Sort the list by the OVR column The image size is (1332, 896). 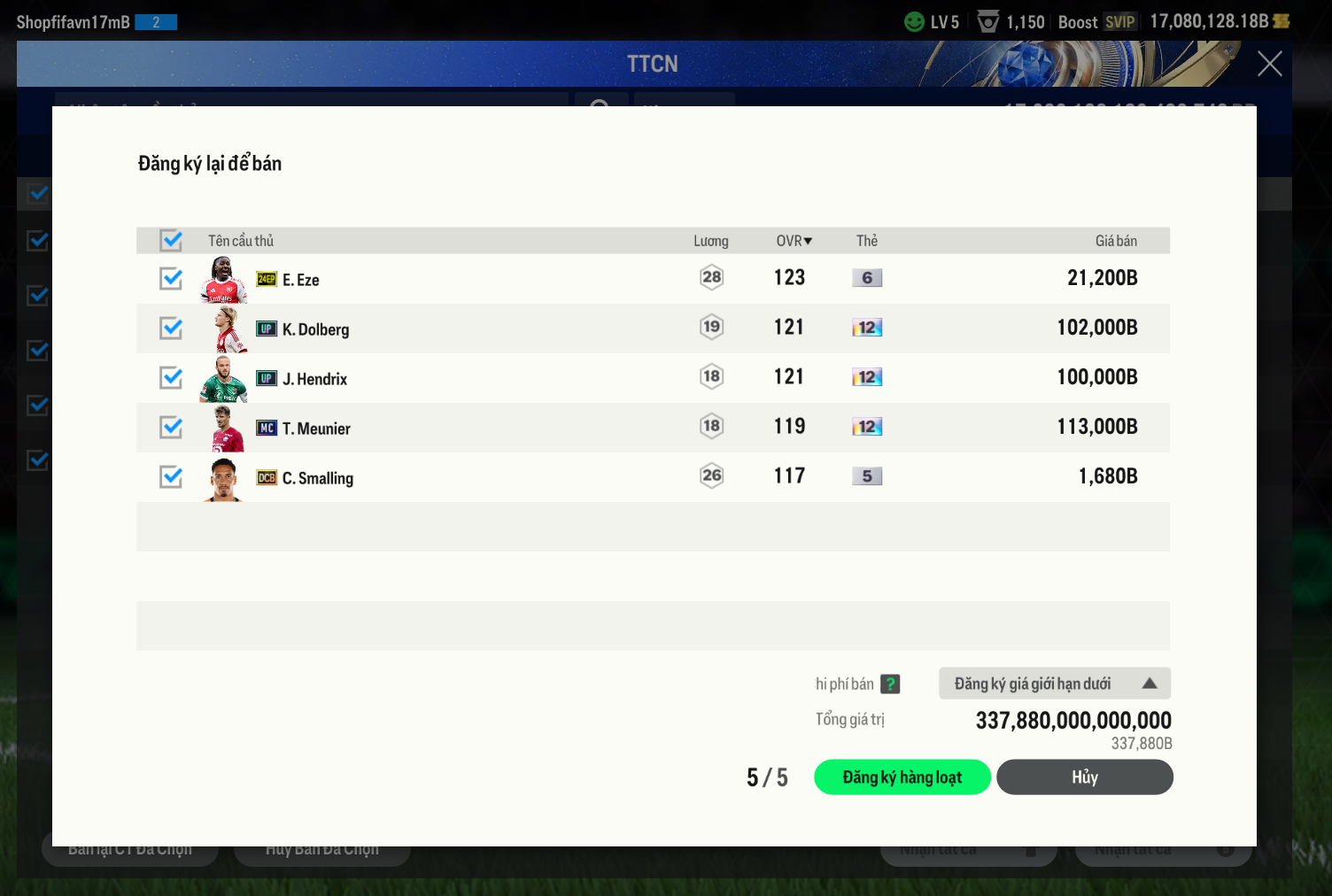coord(794,241)
